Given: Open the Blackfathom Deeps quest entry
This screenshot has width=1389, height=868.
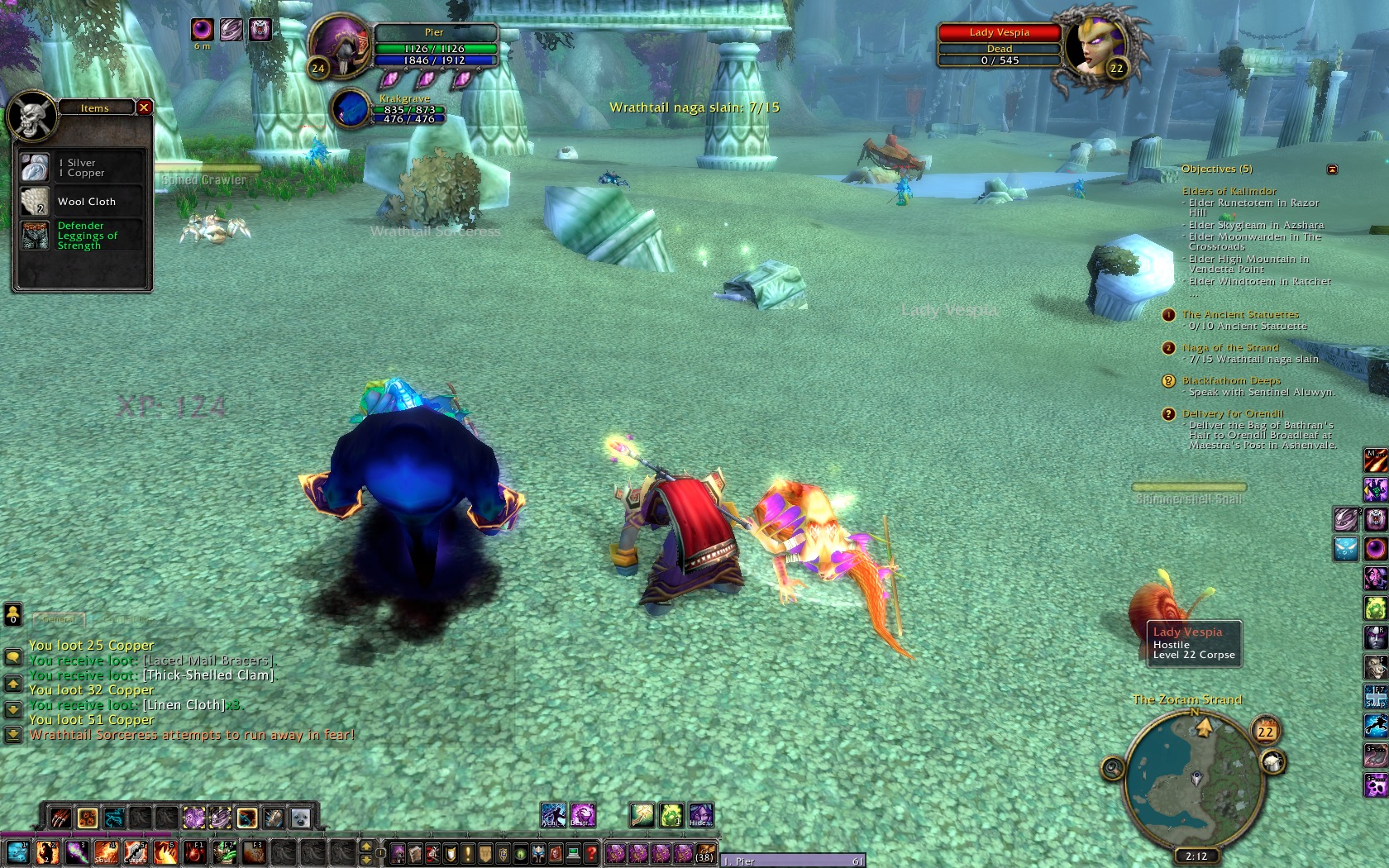Looking at the screenshot, I should [1231, 380].
